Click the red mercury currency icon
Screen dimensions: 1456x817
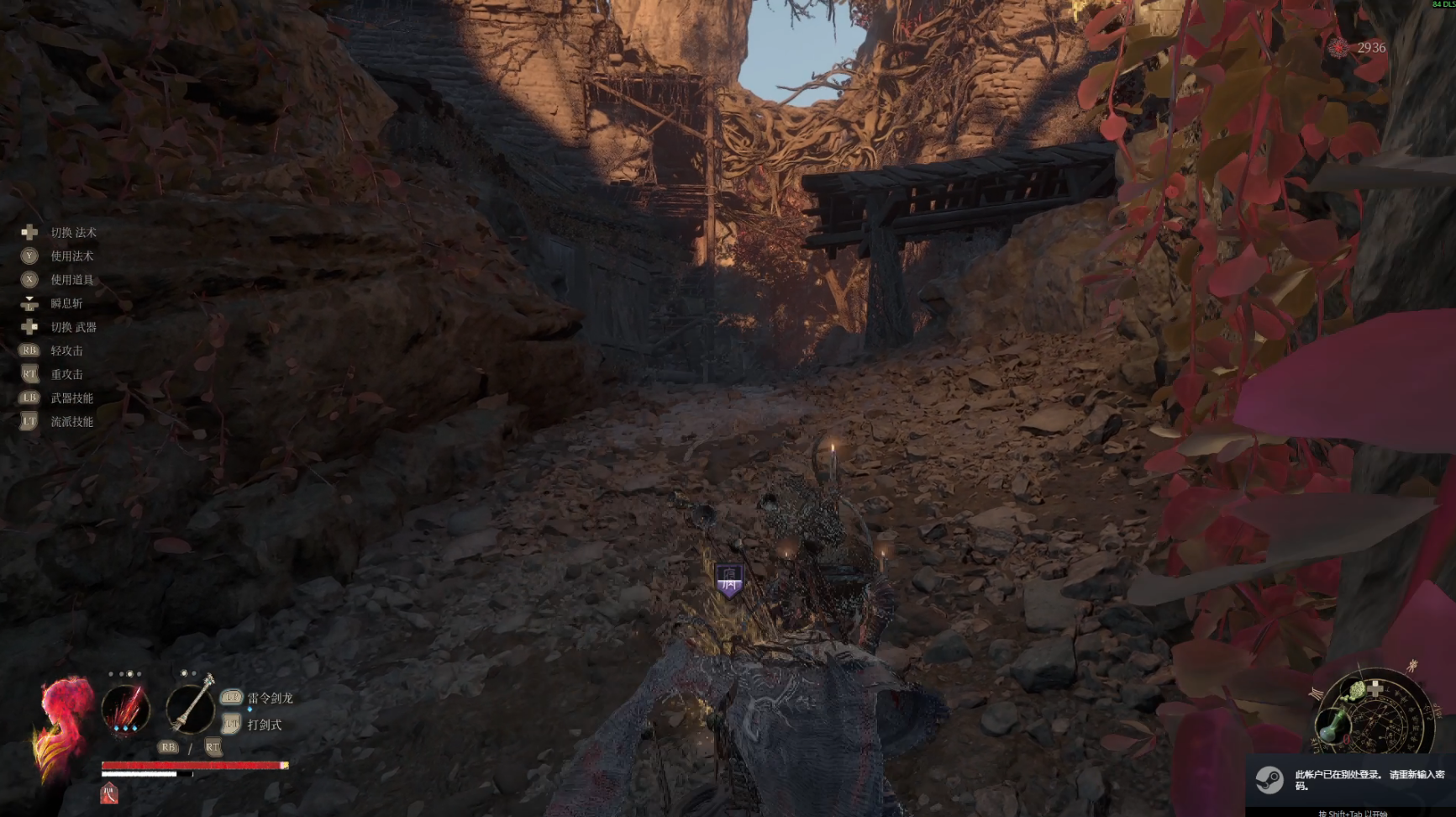1338,48
